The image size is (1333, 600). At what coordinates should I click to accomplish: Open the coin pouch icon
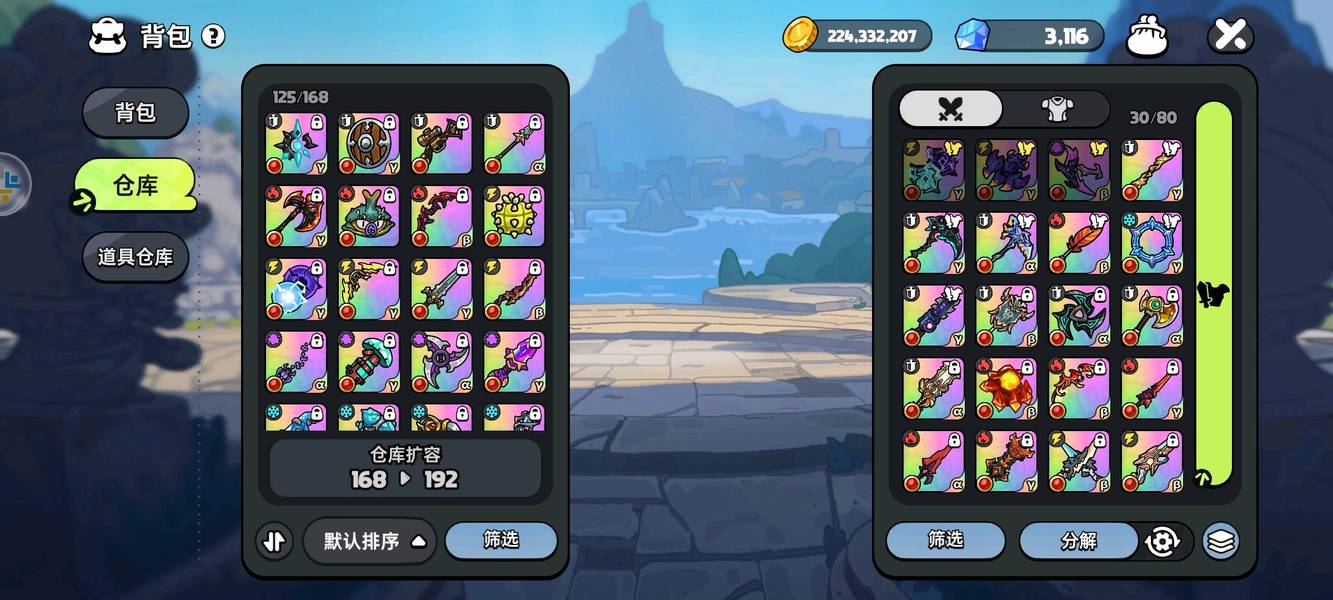point(1148,37)
